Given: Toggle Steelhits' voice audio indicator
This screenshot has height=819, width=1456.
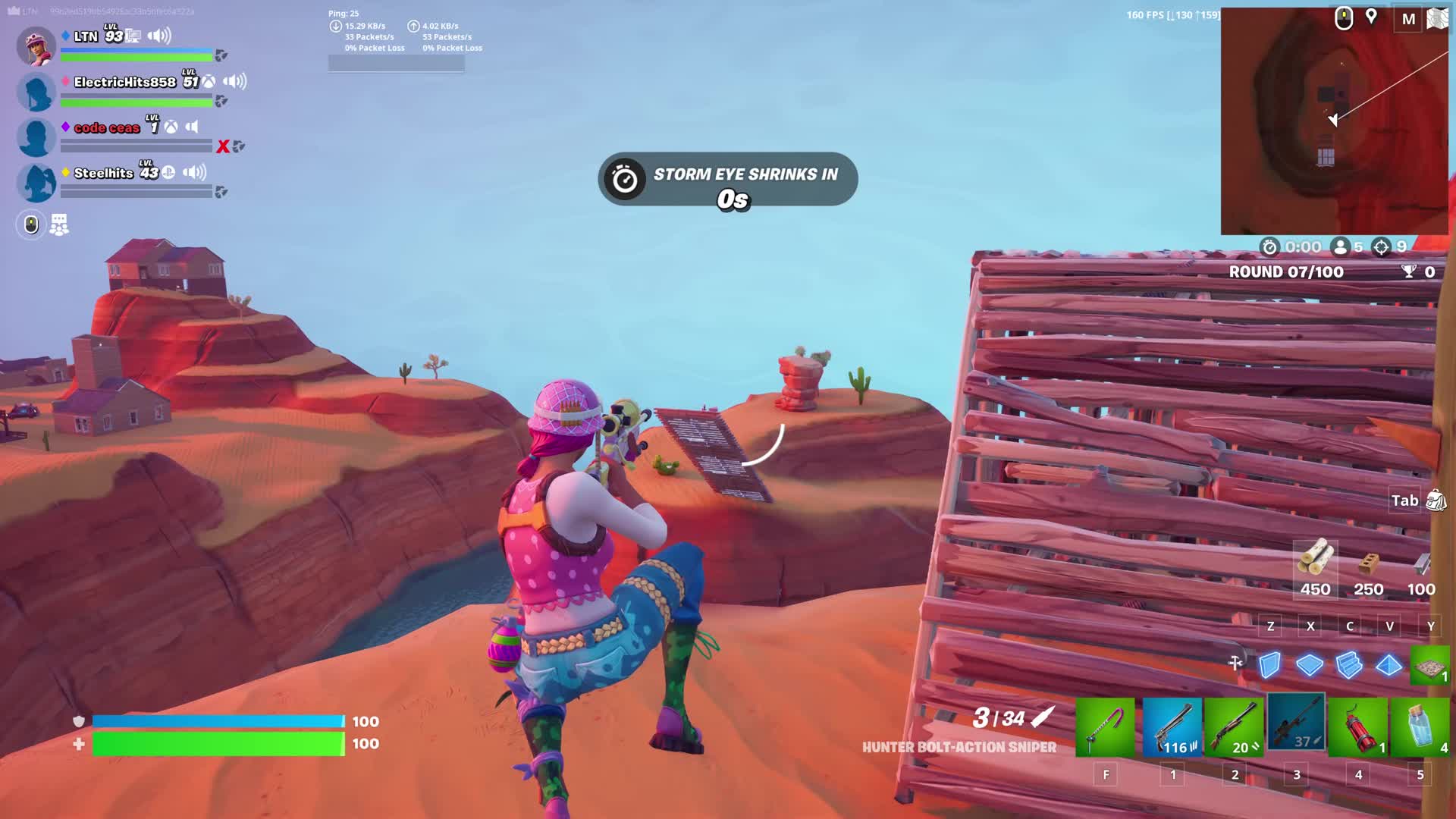Looking at the screenshot, I should pos(195,173).
